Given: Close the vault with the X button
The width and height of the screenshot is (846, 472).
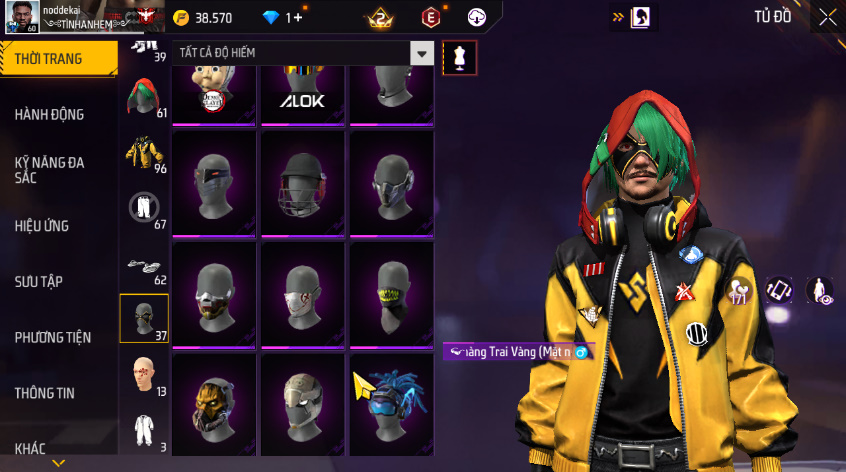Looking at the screenshot, I should click(x=828, y=17).
